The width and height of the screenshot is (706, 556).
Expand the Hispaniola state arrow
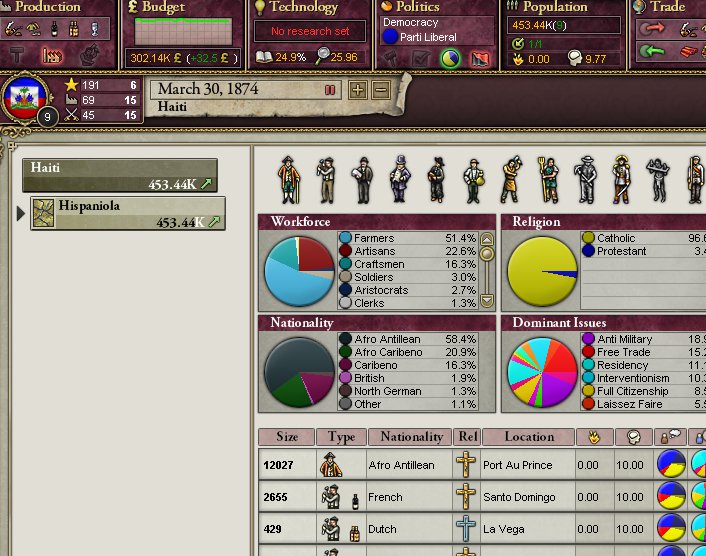[21, 212]
